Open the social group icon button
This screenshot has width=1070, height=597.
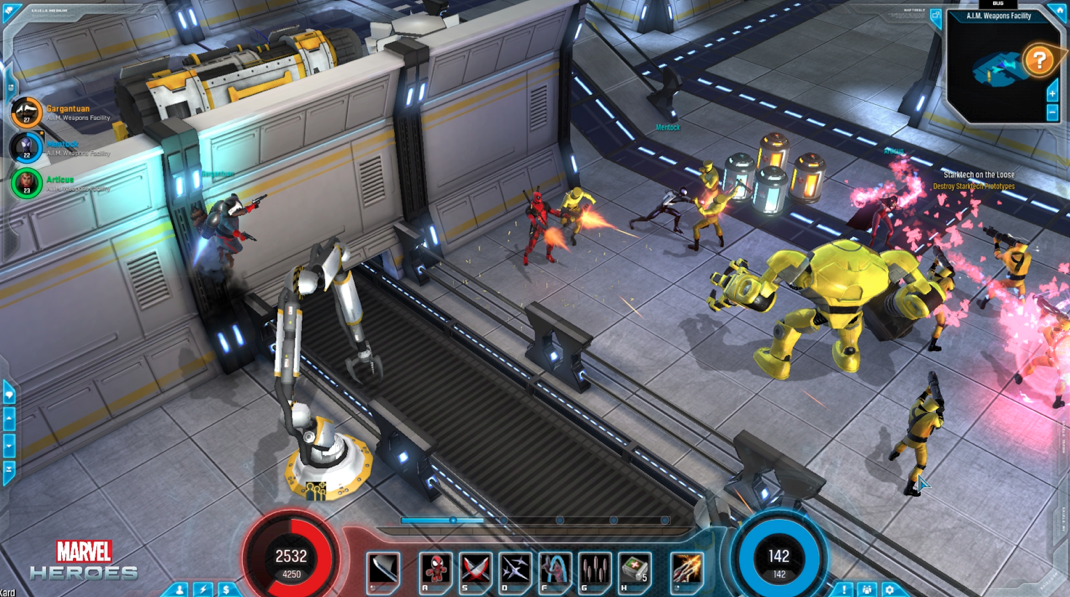point(867,590)
